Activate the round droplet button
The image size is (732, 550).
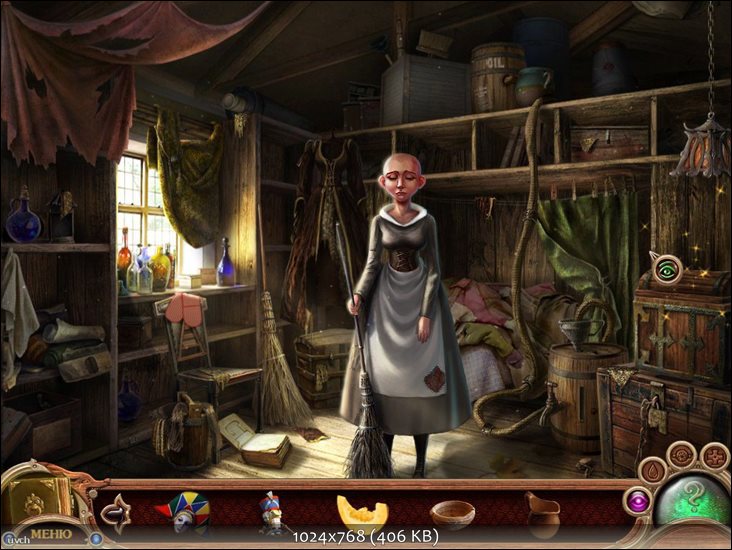[653, 470]
